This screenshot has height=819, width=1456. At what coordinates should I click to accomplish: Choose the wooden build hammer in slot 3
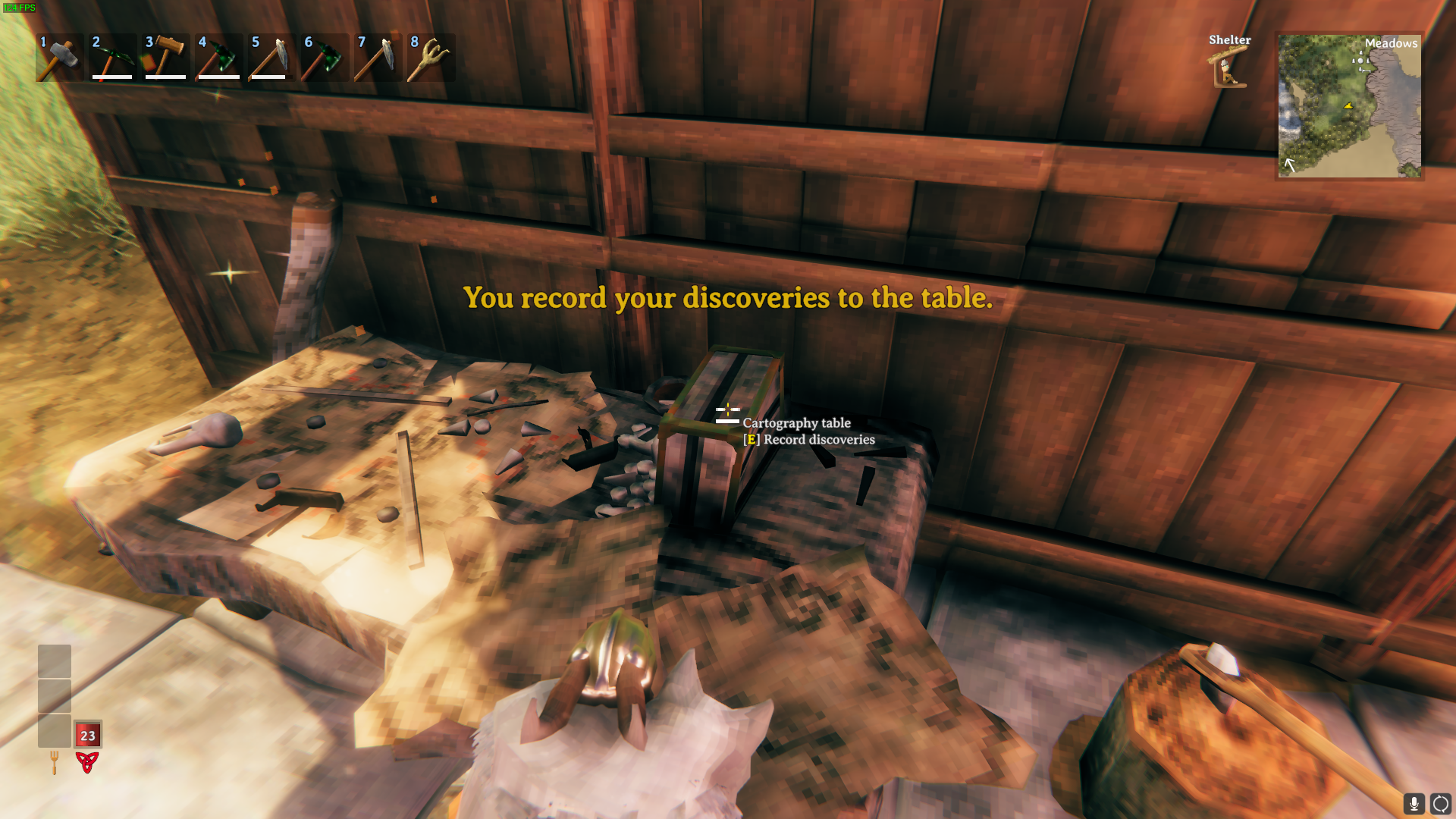click(165, 58)
